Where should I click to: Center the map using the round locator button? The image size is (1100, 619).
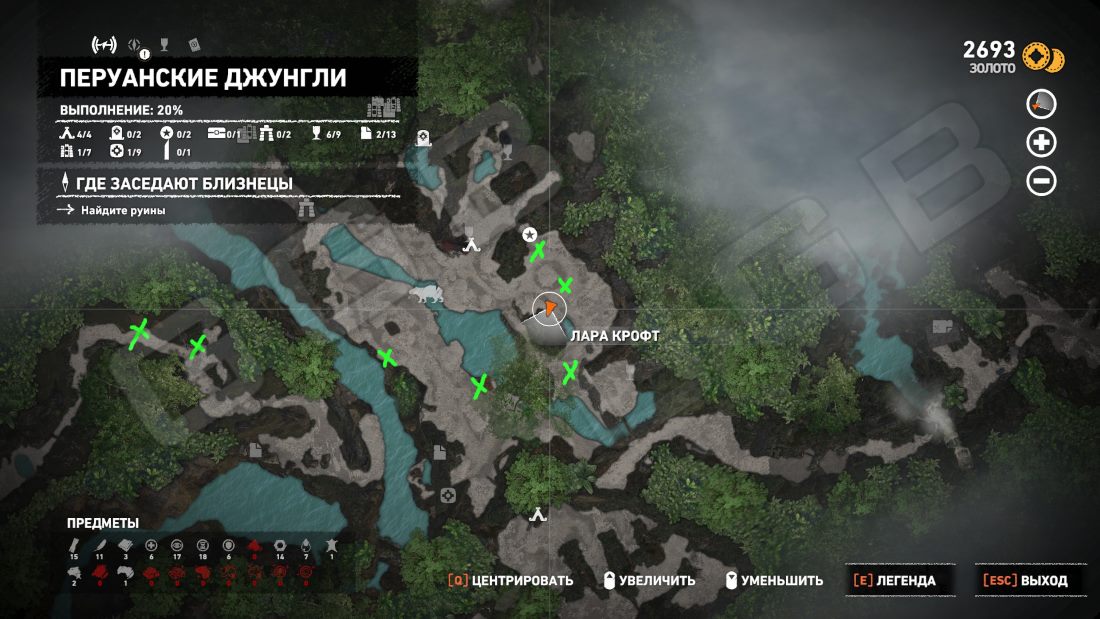tap(1042, 104)
